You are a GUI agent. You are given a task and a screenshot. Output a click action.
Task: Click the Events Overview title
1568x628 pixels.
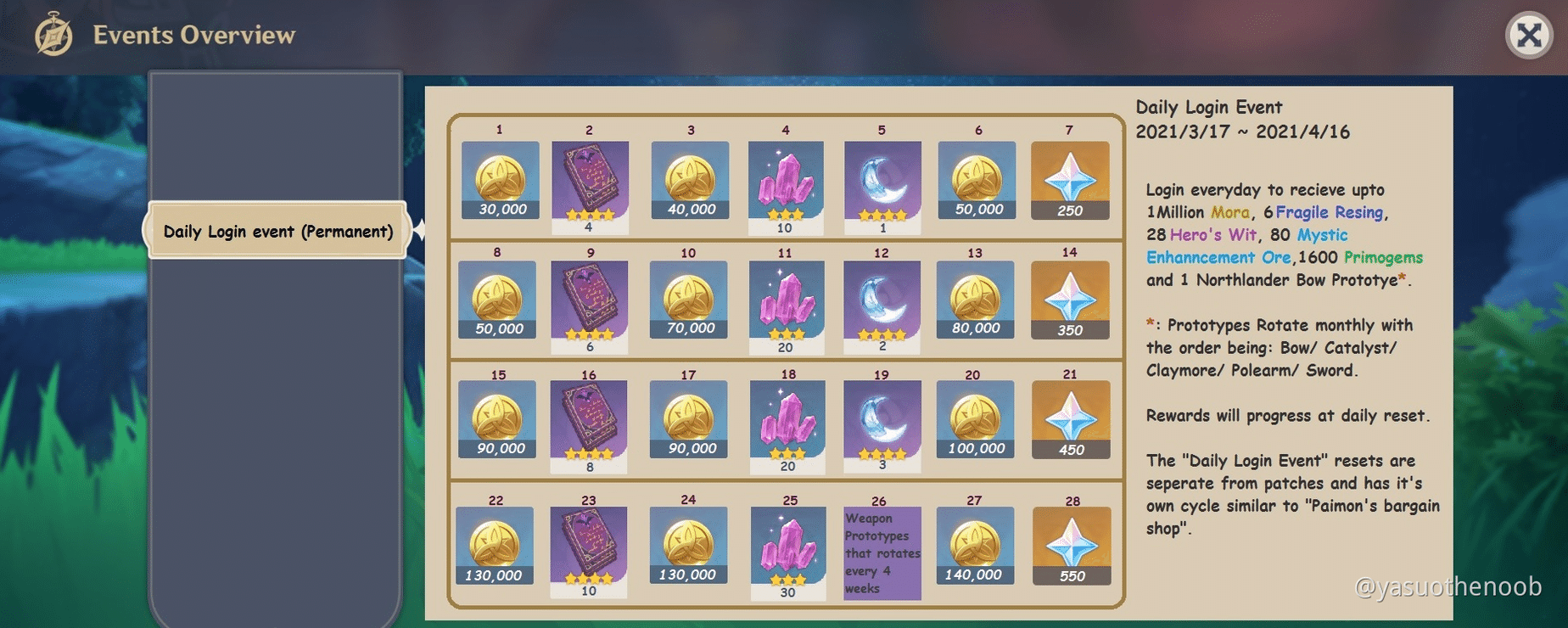click(x=193, y=35)
